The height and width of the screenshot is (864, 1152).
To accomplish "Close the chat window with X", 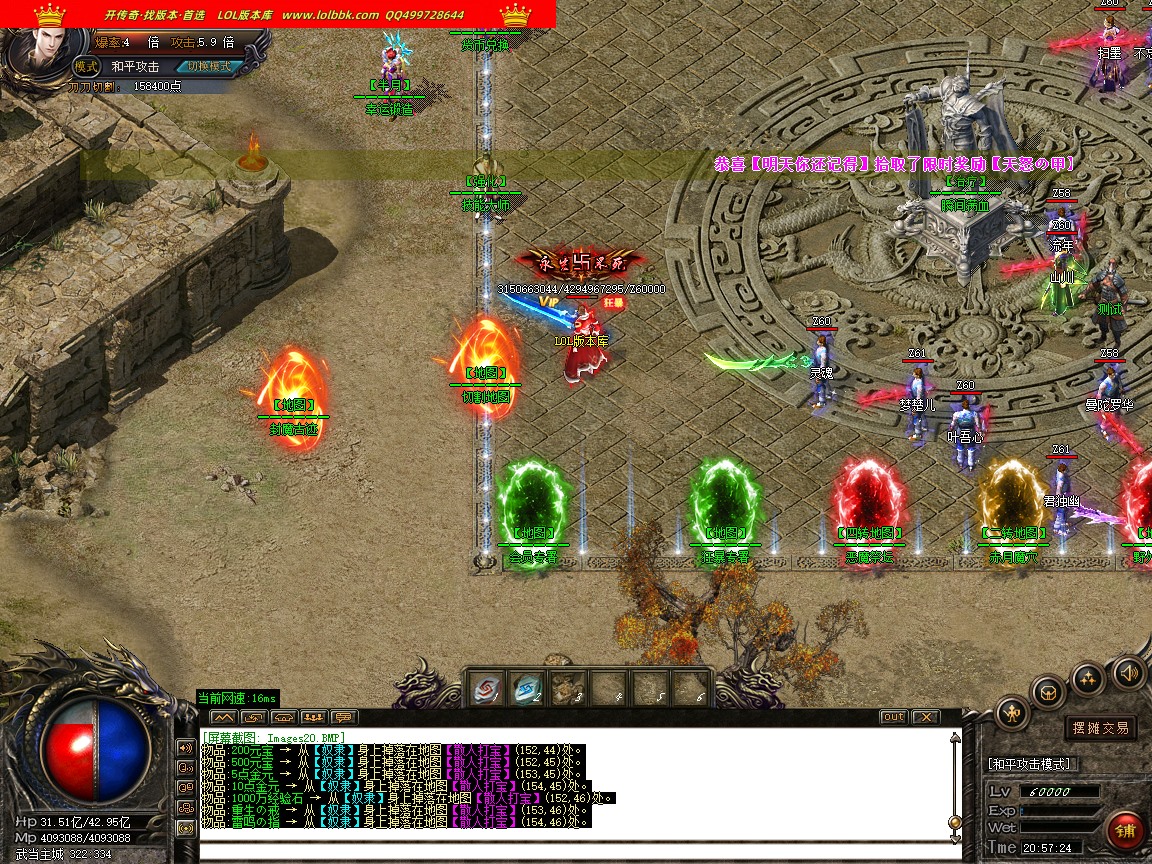I will (x=925, y=717).
